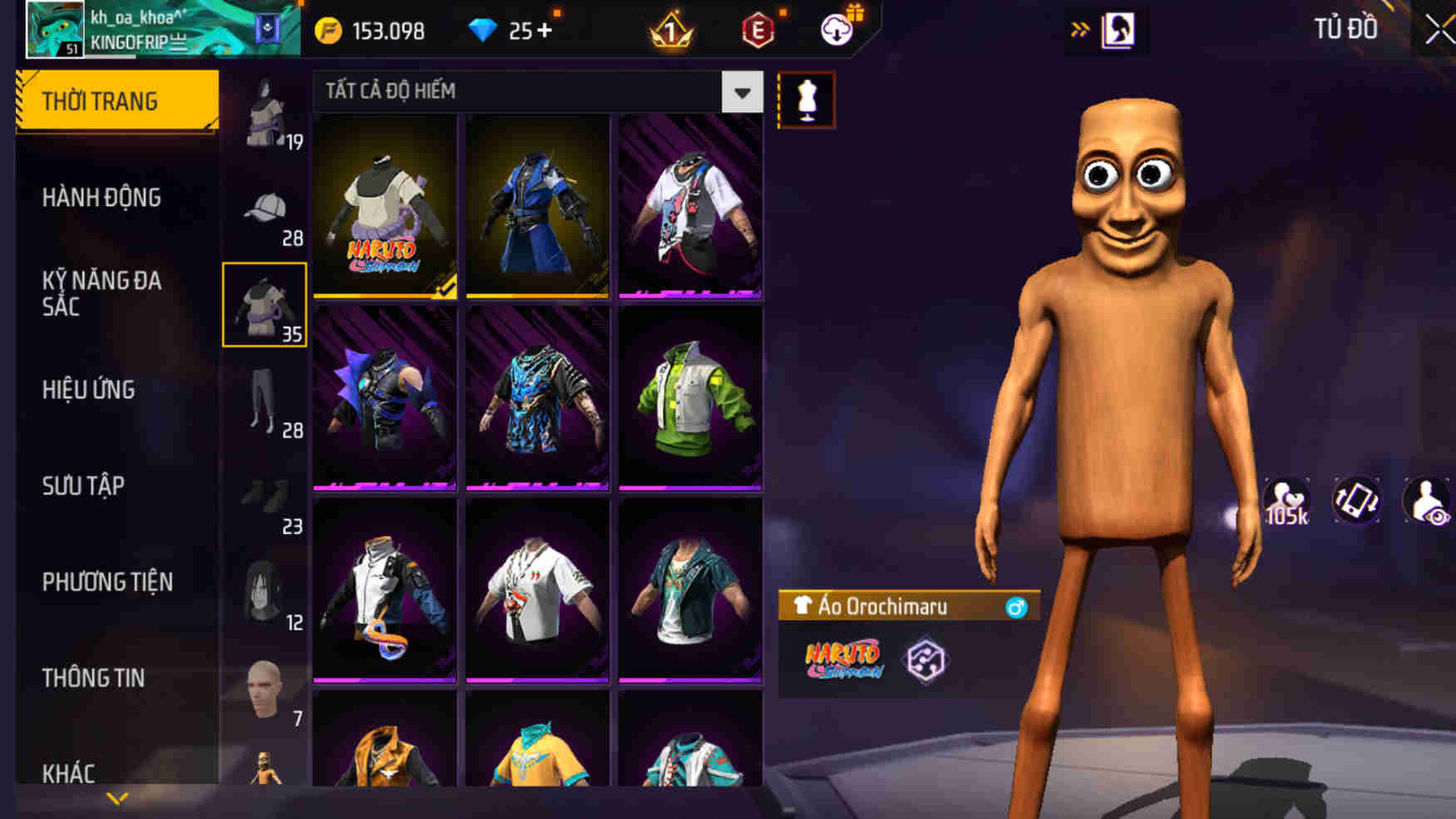Screen dimensions: 1456x819
Task: Select the shirts category icon showing 35 items
Action: [x=264, y=308]
